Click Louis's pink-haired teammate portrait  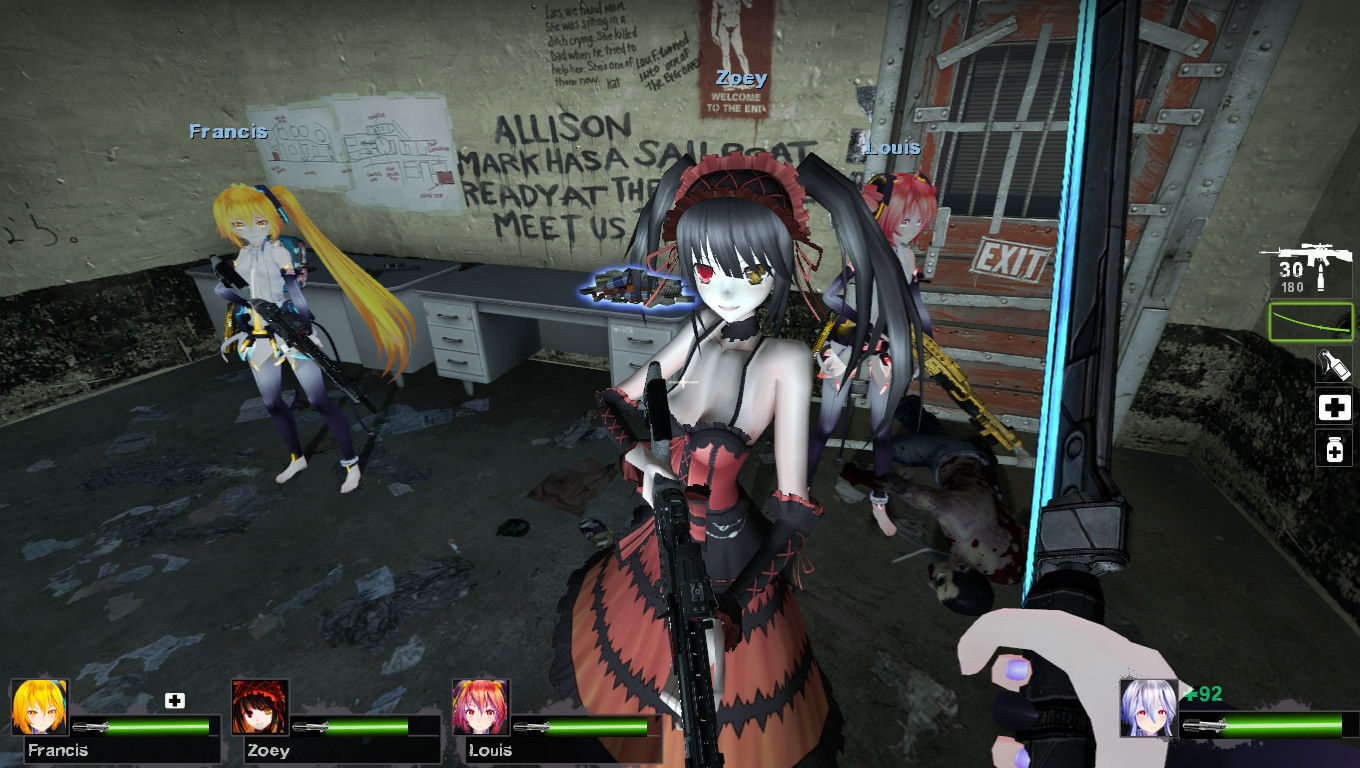coord(481,708)
